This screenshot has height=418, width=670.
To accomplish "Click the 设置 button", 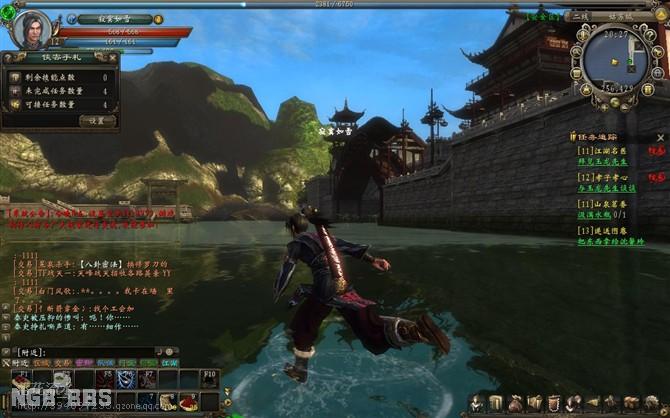I will coord(97,120).
